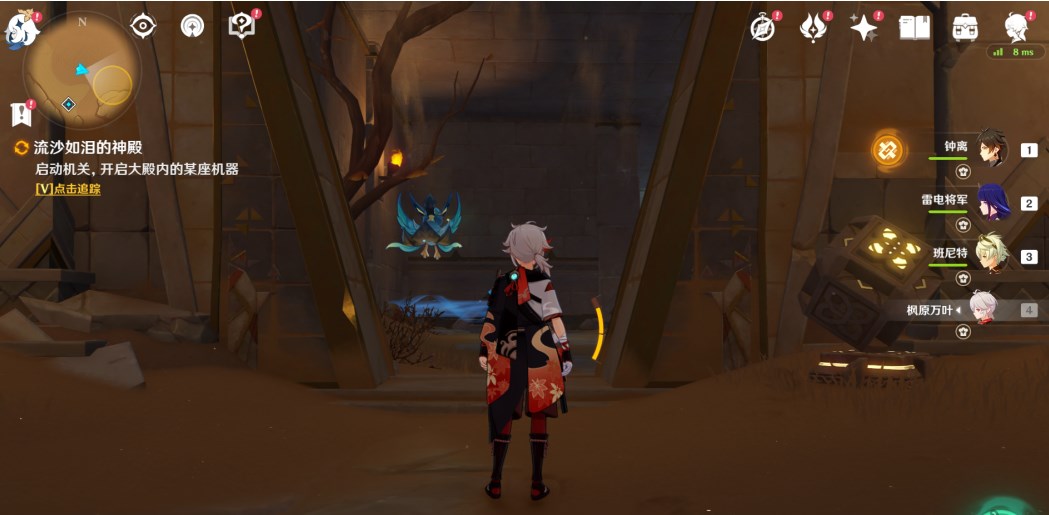1049x515 pixels.
Task: Select the 流沙如泪的神殿 quest tracker
Action: coord(88,147)
